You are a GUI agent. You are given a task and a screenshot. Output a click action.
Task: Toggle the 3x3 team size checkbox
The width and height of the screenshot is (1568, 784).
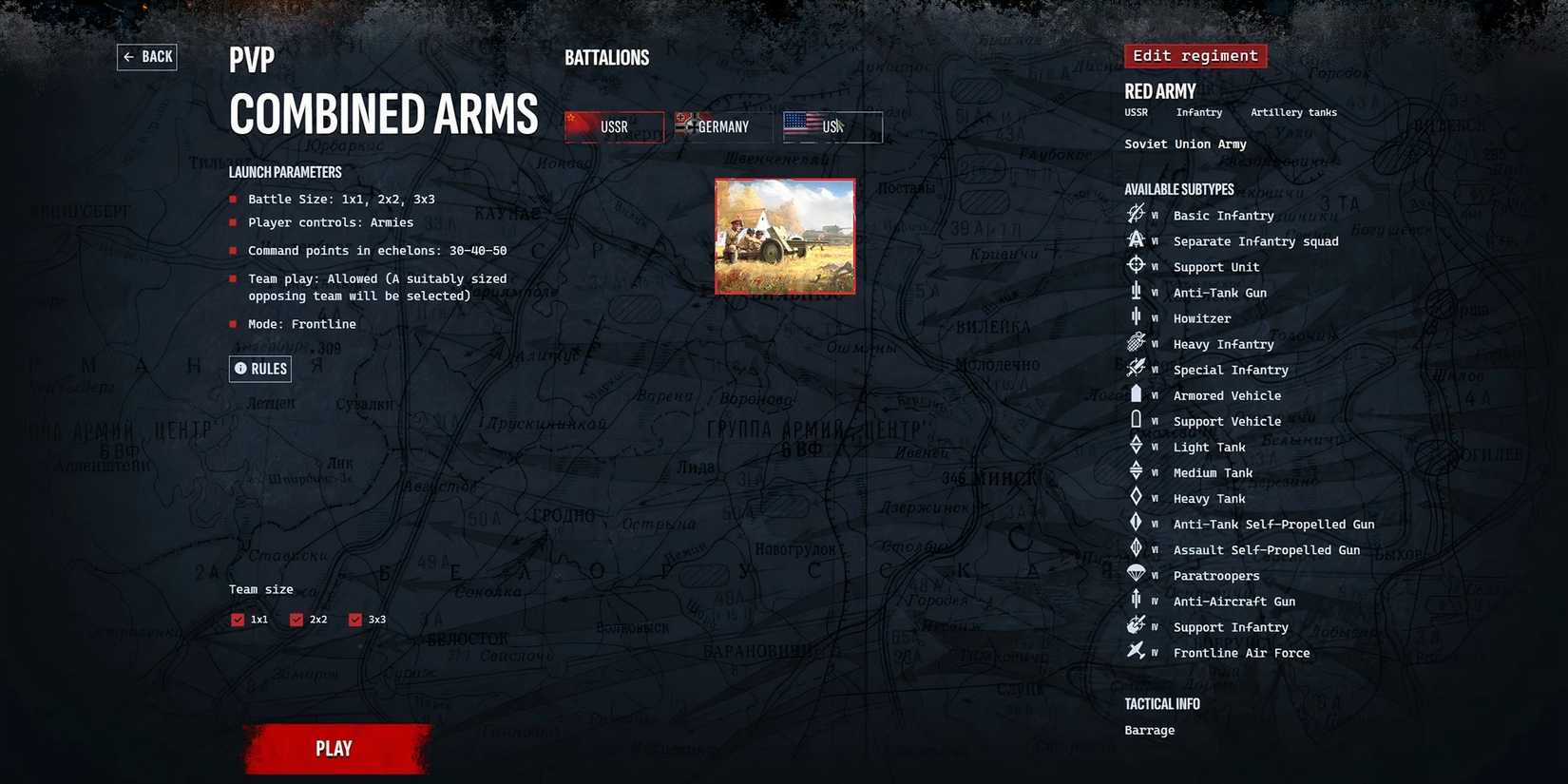point(357,619)
